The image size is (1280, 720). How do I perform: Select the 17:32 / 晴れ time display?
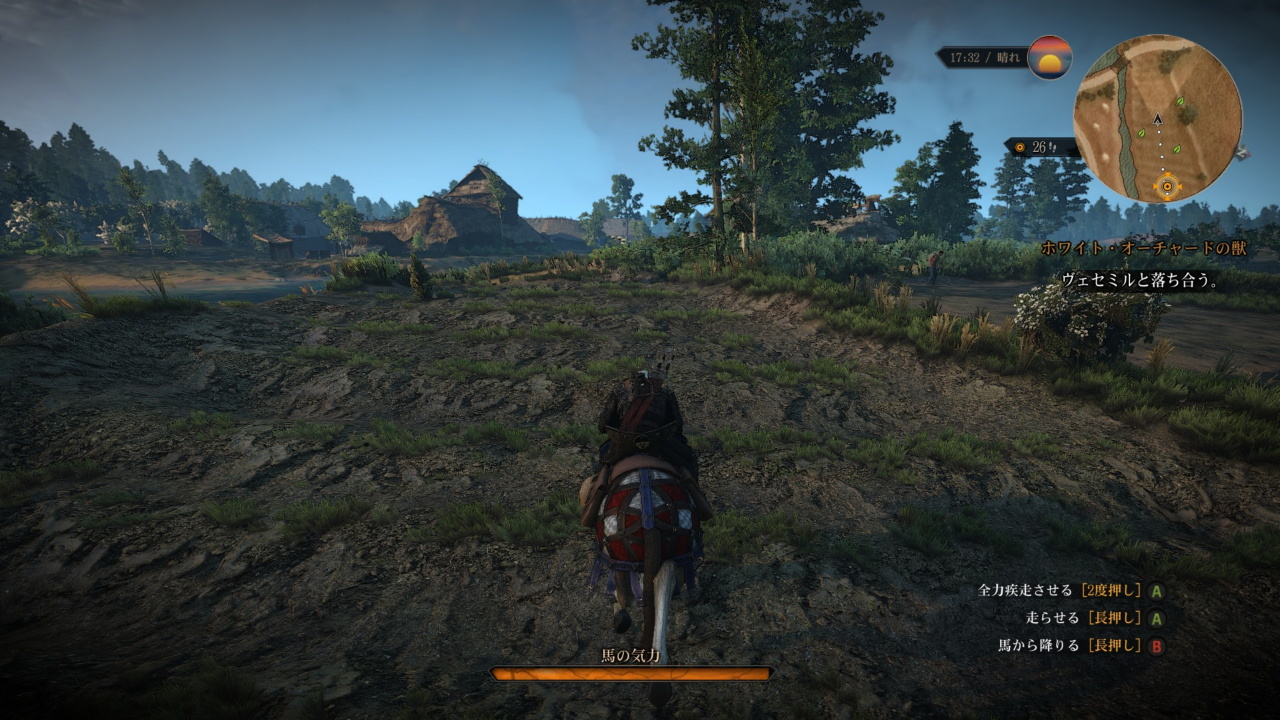click(x=985, y=57)
